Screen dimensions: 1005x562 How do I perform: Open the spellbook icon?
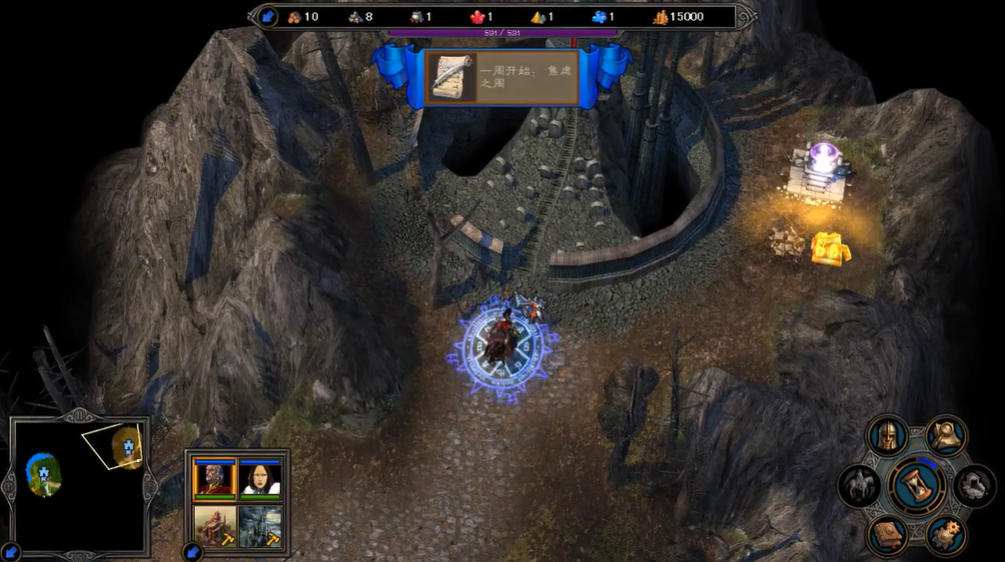[887, 535]
